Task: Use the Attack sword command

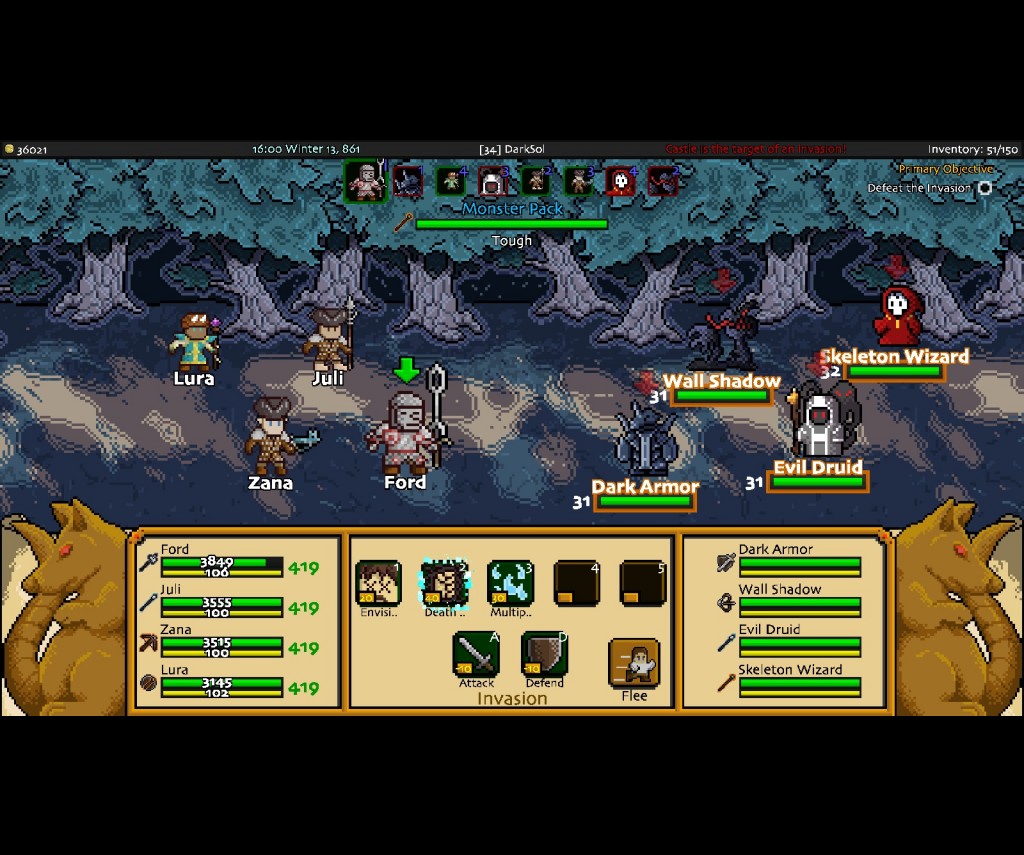Action: [476, 654]
